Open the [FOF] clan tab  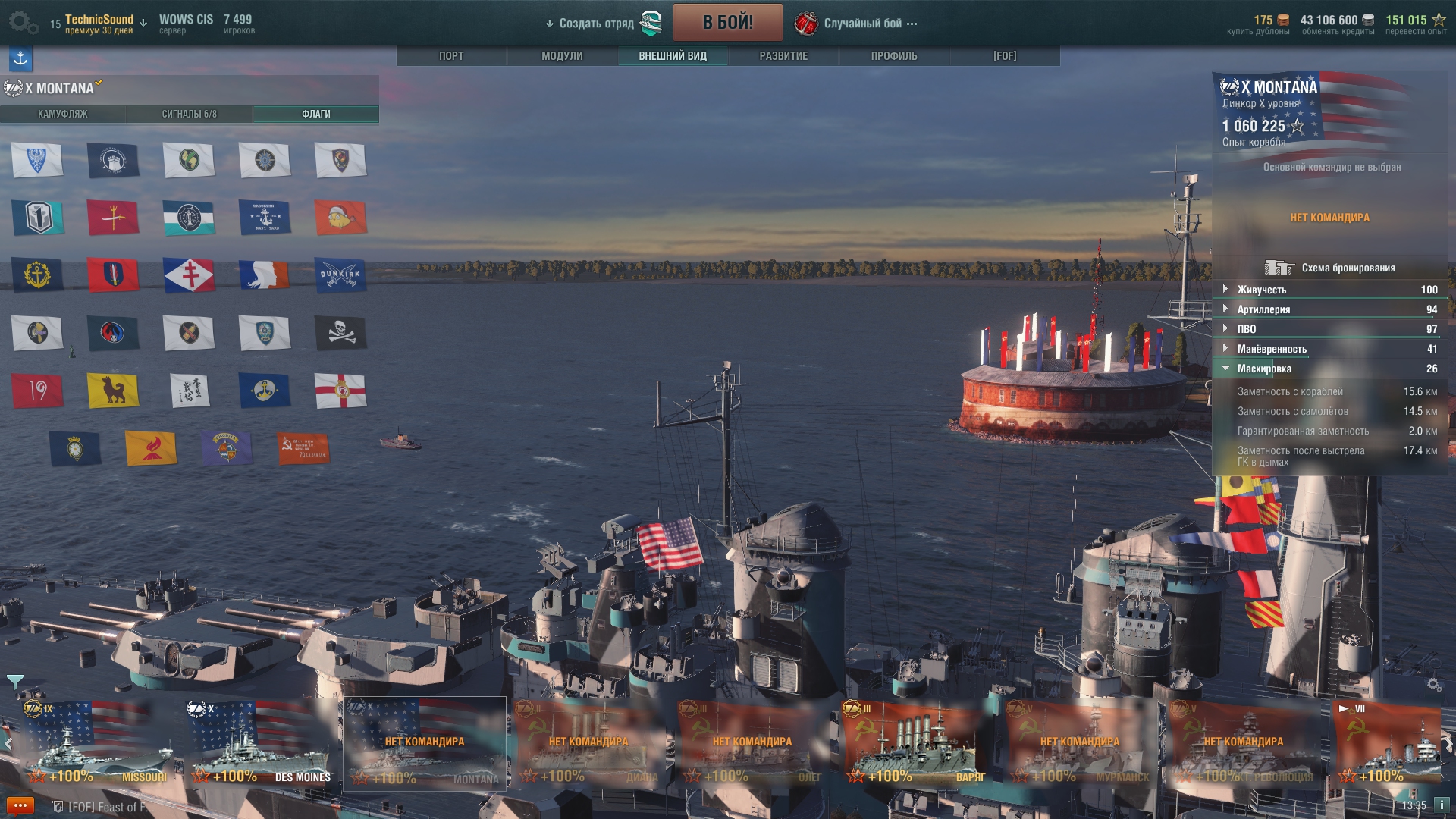click(1005, 56)
